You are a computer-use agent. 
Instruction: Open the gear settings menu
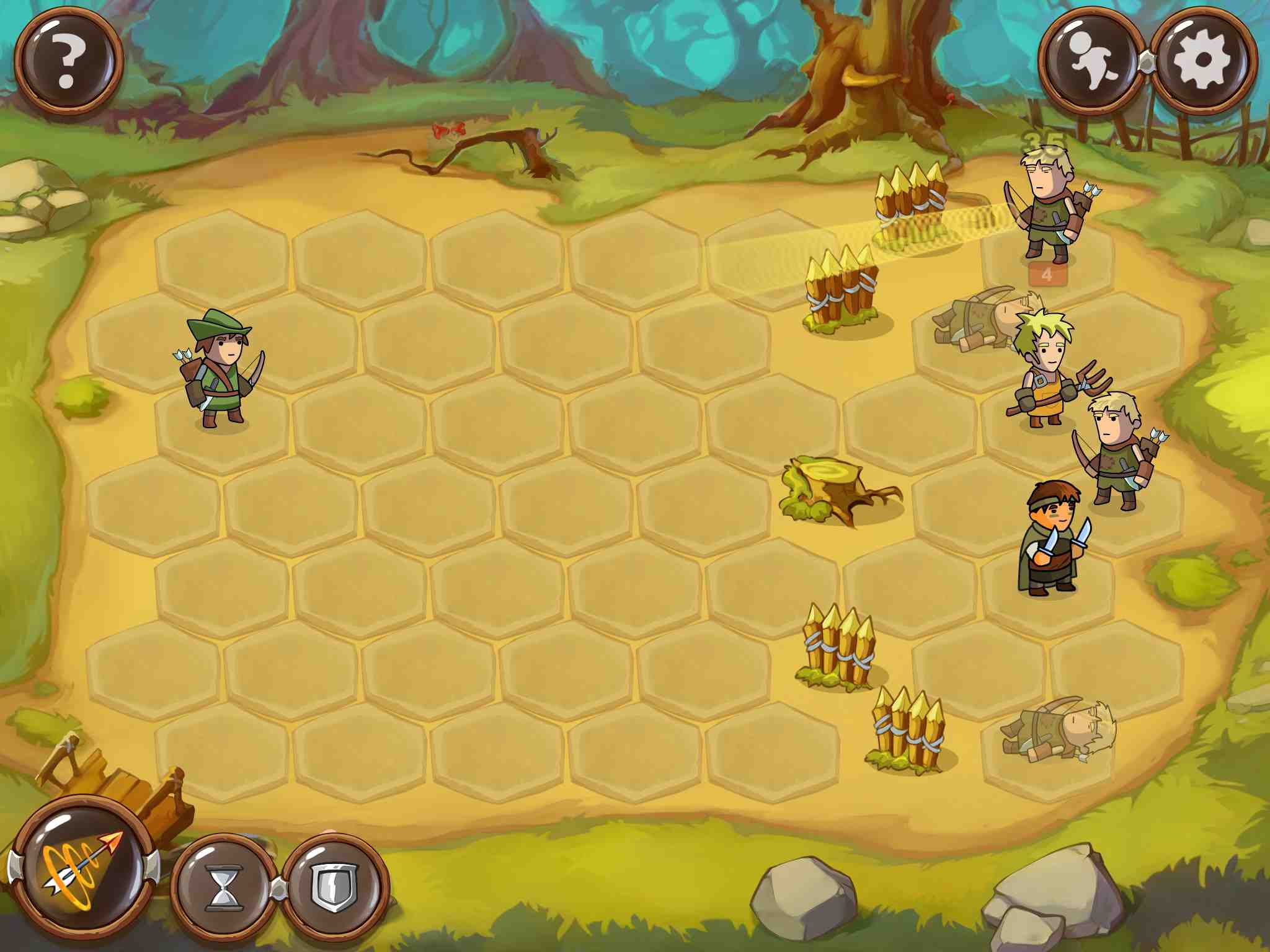tap(1203, 61)
